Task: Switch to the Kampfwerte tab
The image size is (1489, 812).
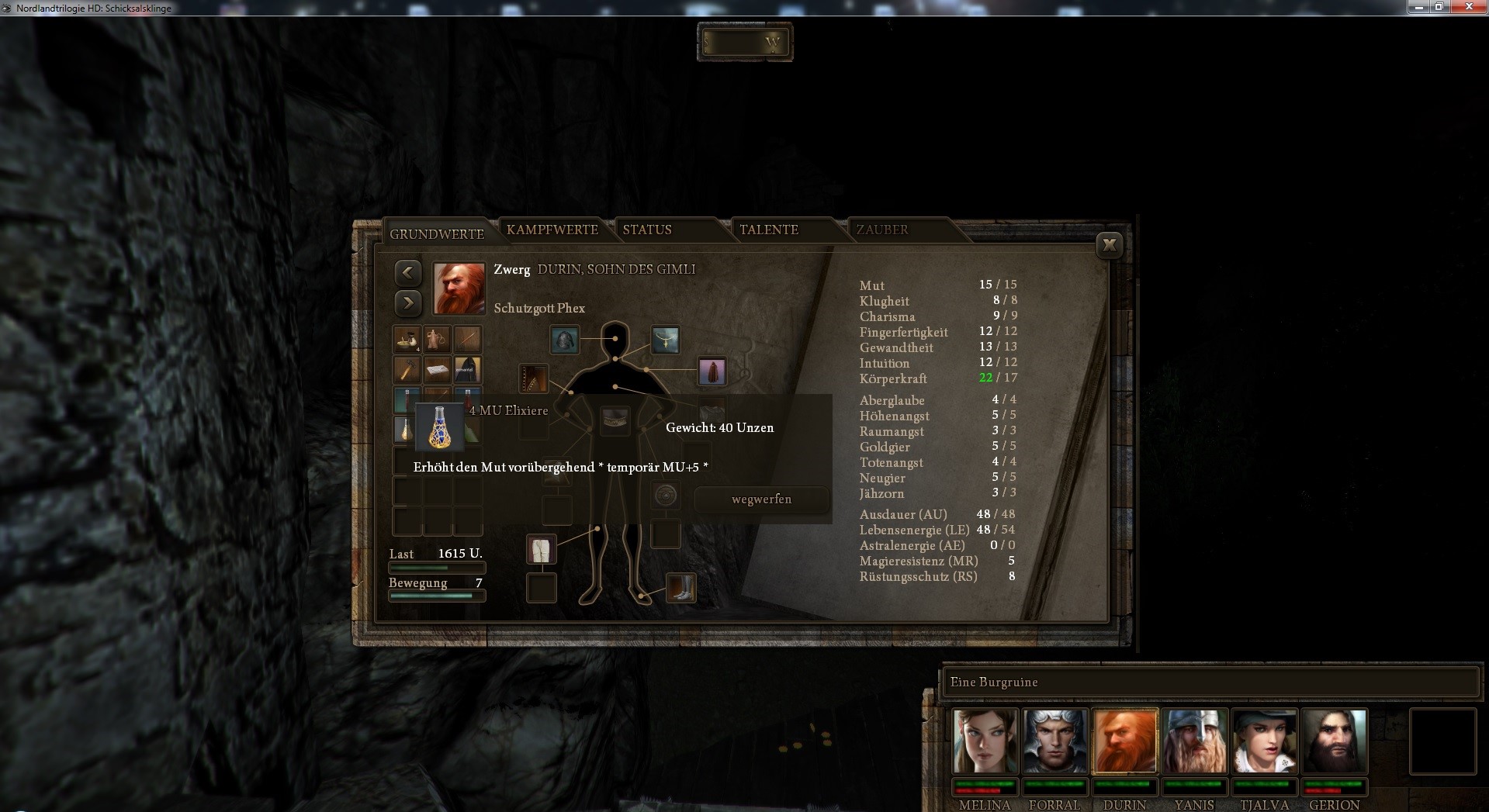Action: 552,230
